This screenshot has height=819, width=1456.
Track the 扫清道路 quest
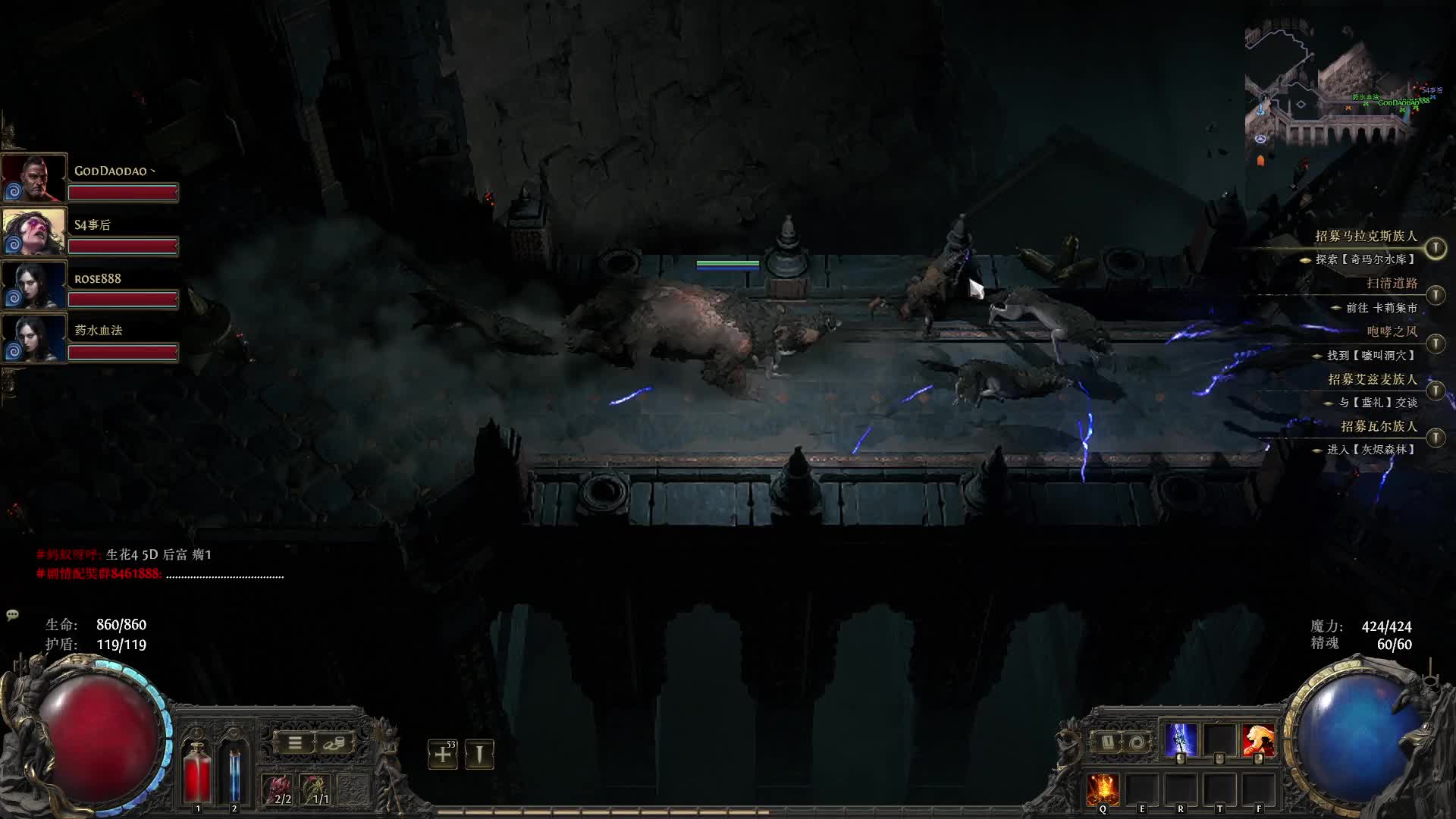coord(1391,284)
